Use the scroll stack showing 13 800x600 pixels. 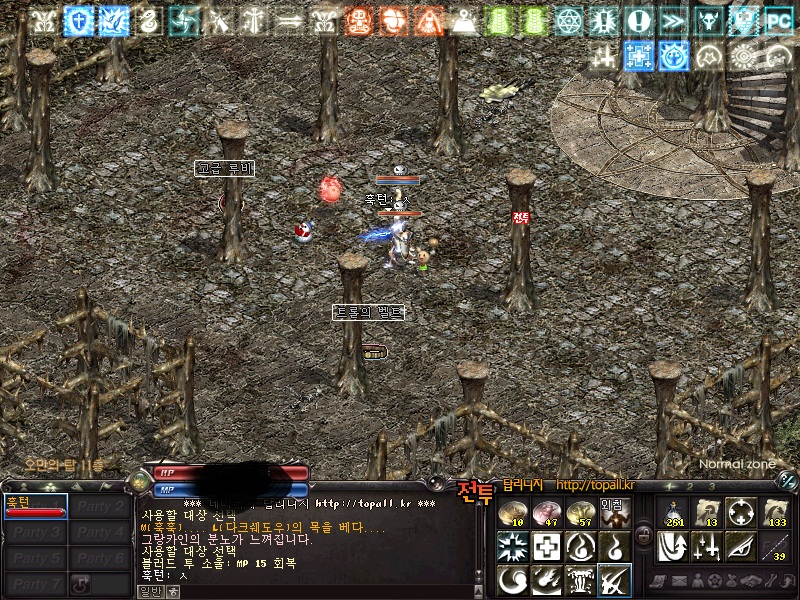[x=708, y=514]
